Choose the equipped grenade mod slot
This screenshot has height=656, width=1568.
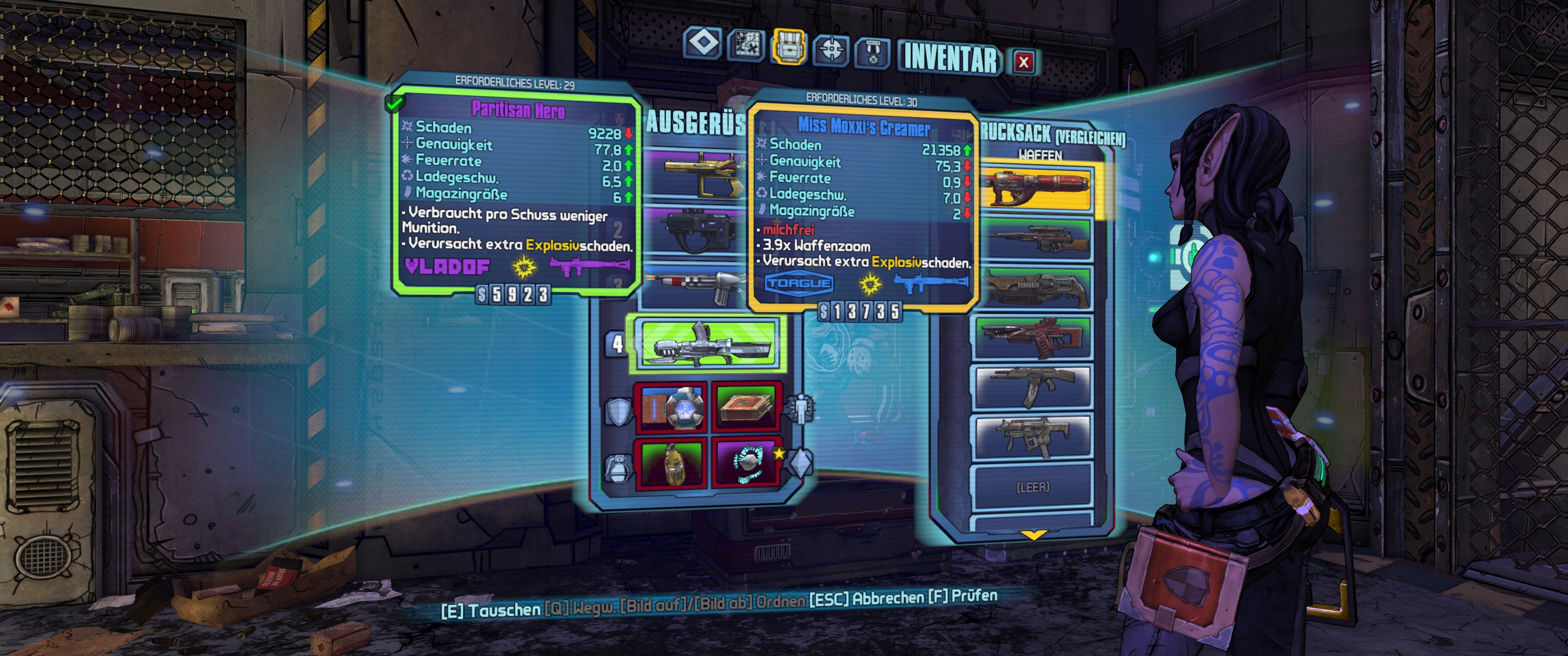671,463
